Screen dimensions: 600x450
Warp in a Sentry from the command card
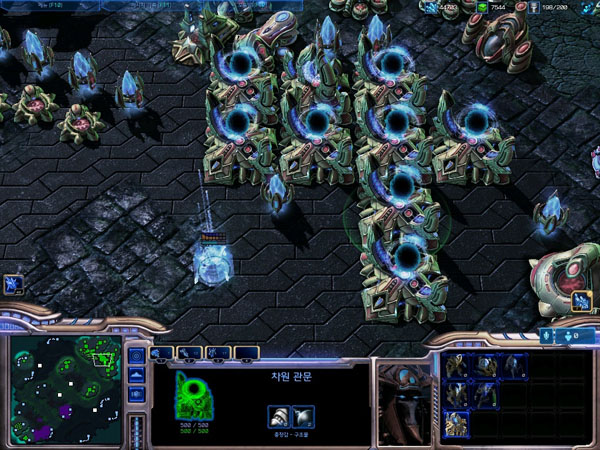point(486,366)
